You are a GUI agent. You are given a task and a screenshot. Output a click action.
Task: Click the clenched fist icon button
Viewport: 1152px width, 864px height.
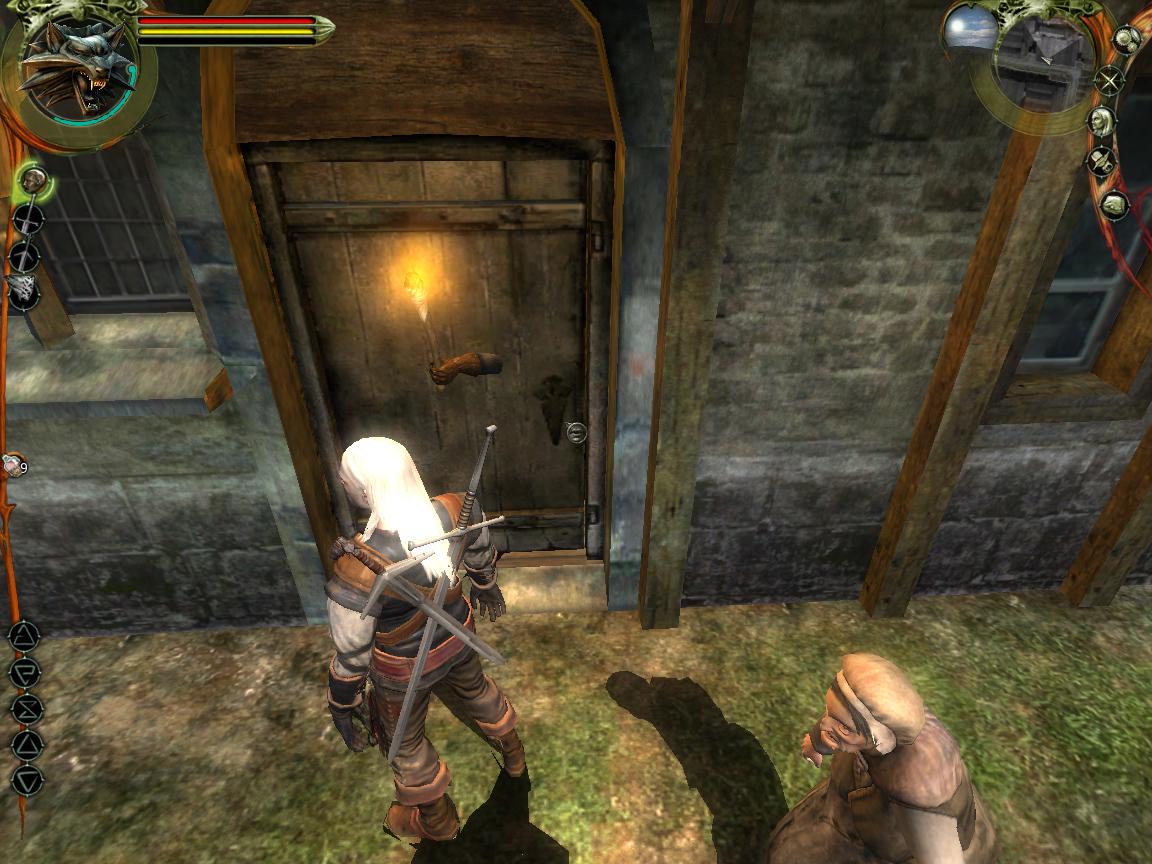point(1113,205)
